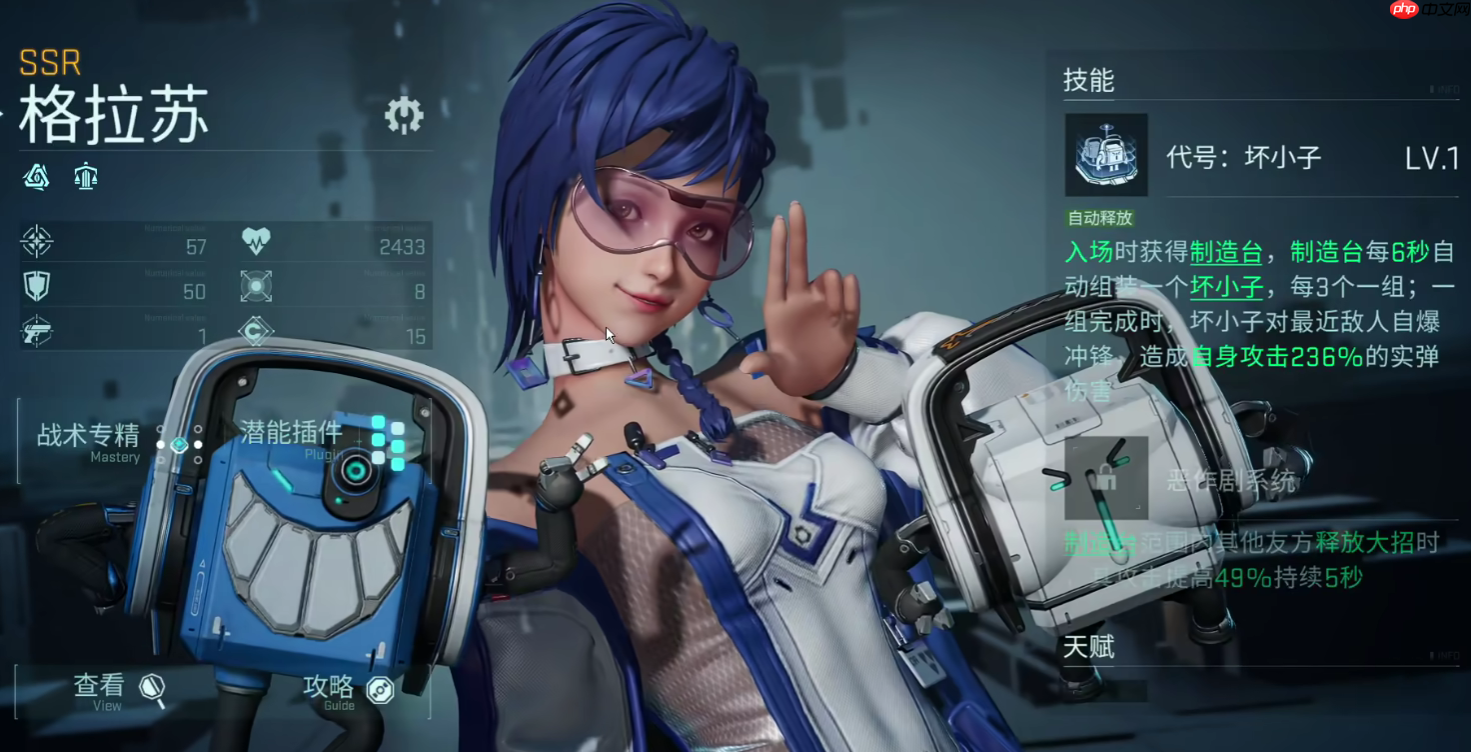Select the faction emblem icon below the character name

click(x=36, y=176)
